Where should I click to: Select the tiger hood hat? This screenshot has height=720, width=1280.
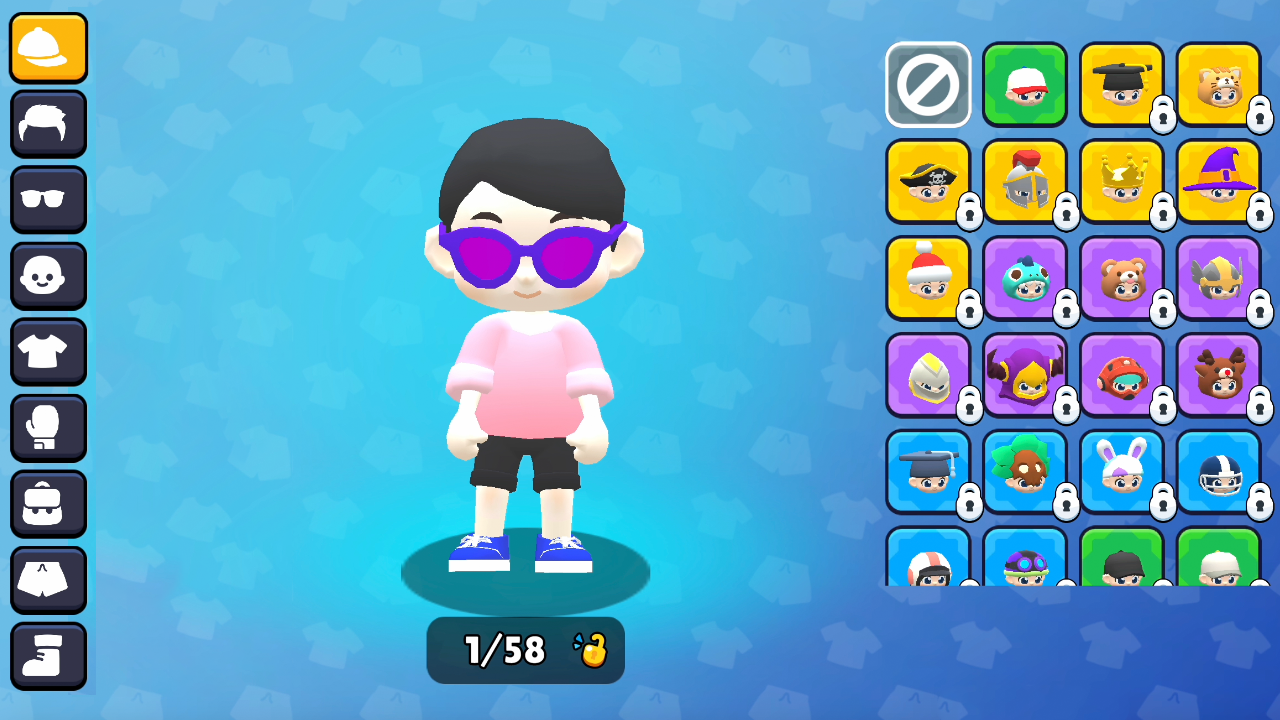pos(1218,85)
